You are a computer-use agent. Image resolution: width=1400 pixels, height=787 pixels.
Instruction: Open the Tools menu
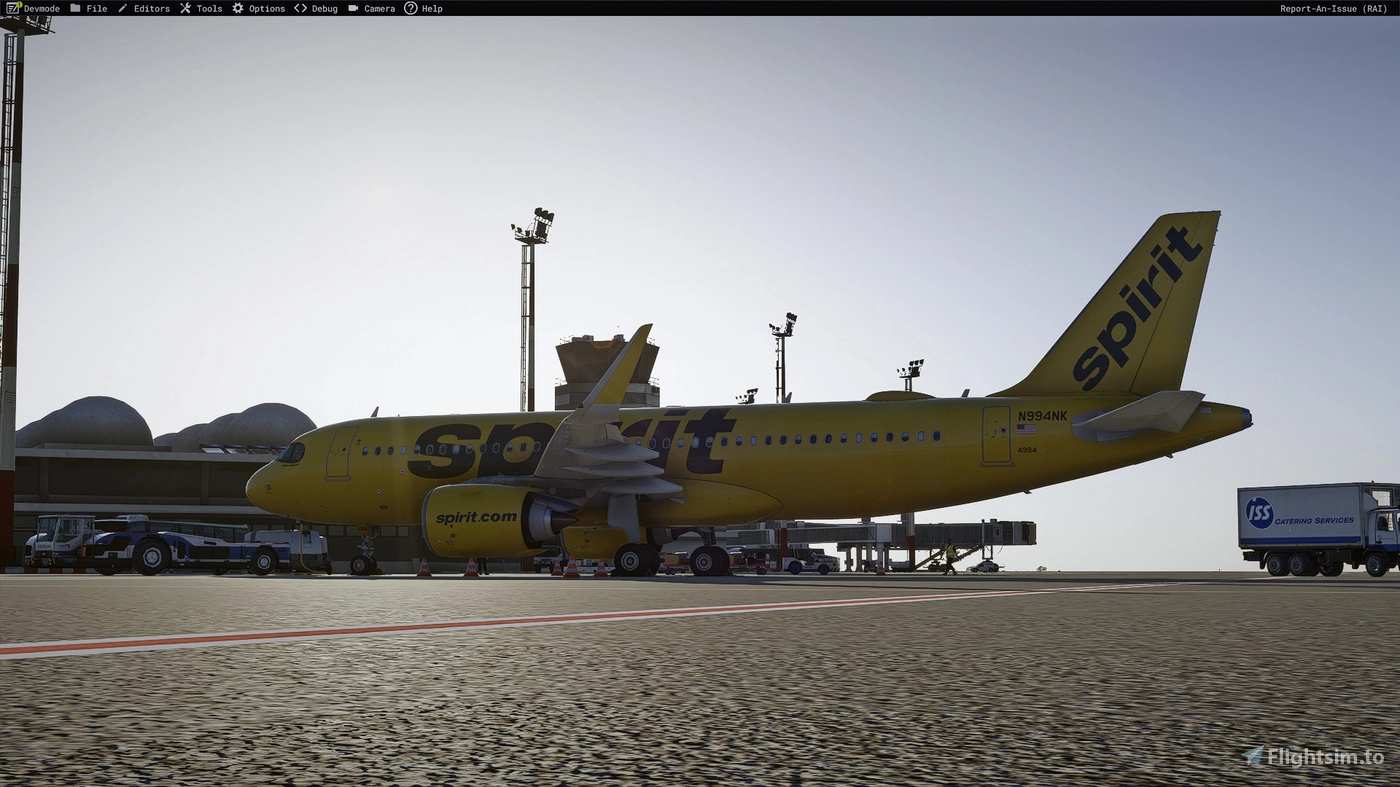tap(208, 8)
